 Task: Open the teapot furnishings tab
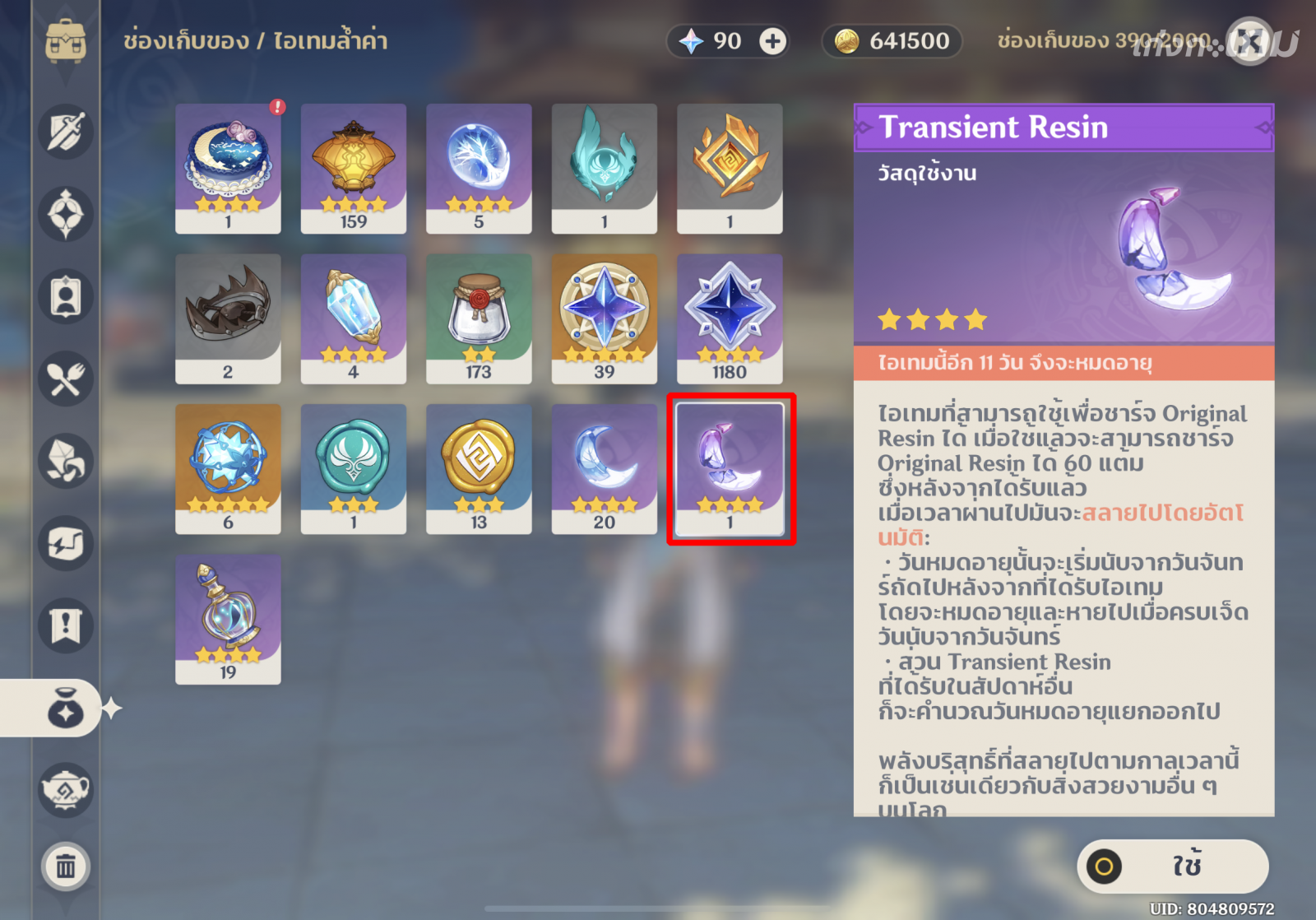pyautogui.click(x=66, y=790)
